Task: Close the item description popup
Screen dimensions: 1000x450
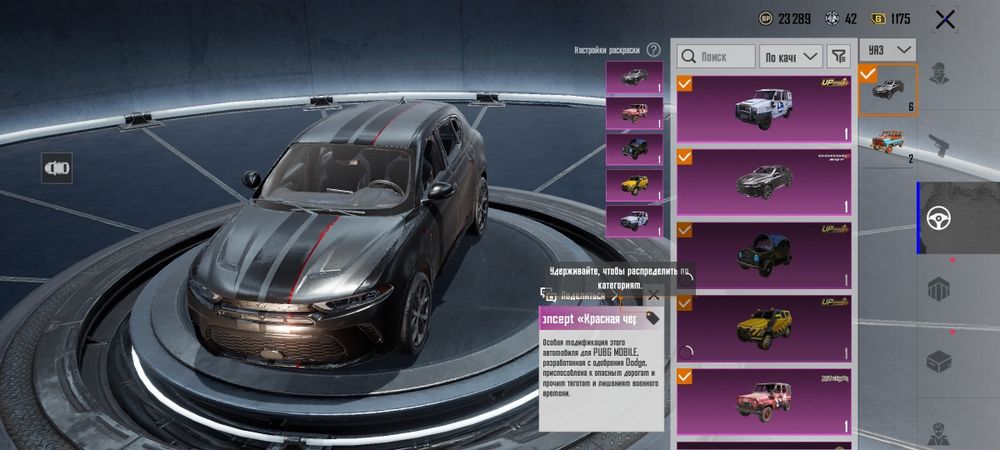Action: [x=653, y=295]
